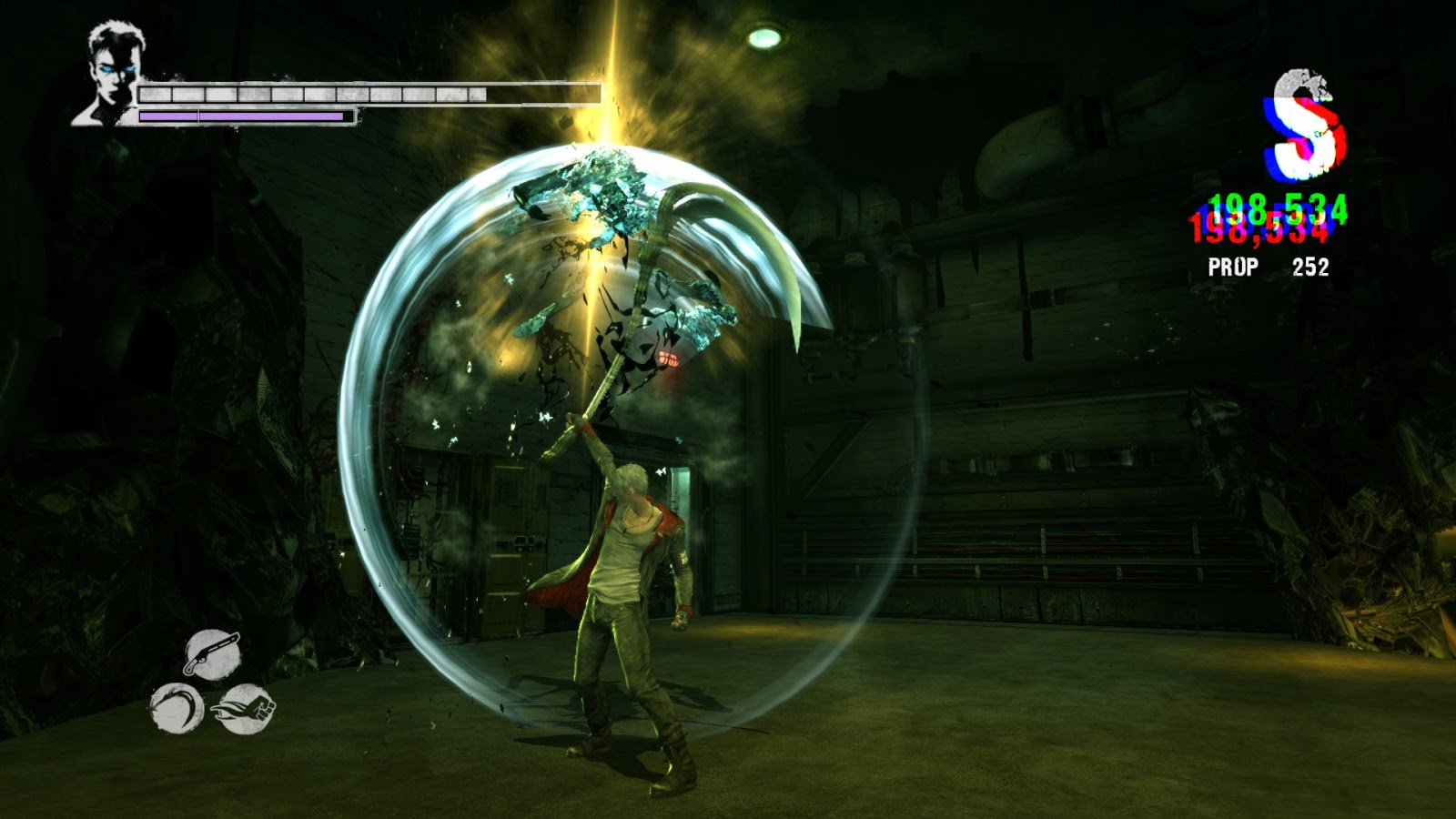The height and width of the screenshot is (819, 1456).
Task: Click the 252 prop count number
Action: point(1310,267)
